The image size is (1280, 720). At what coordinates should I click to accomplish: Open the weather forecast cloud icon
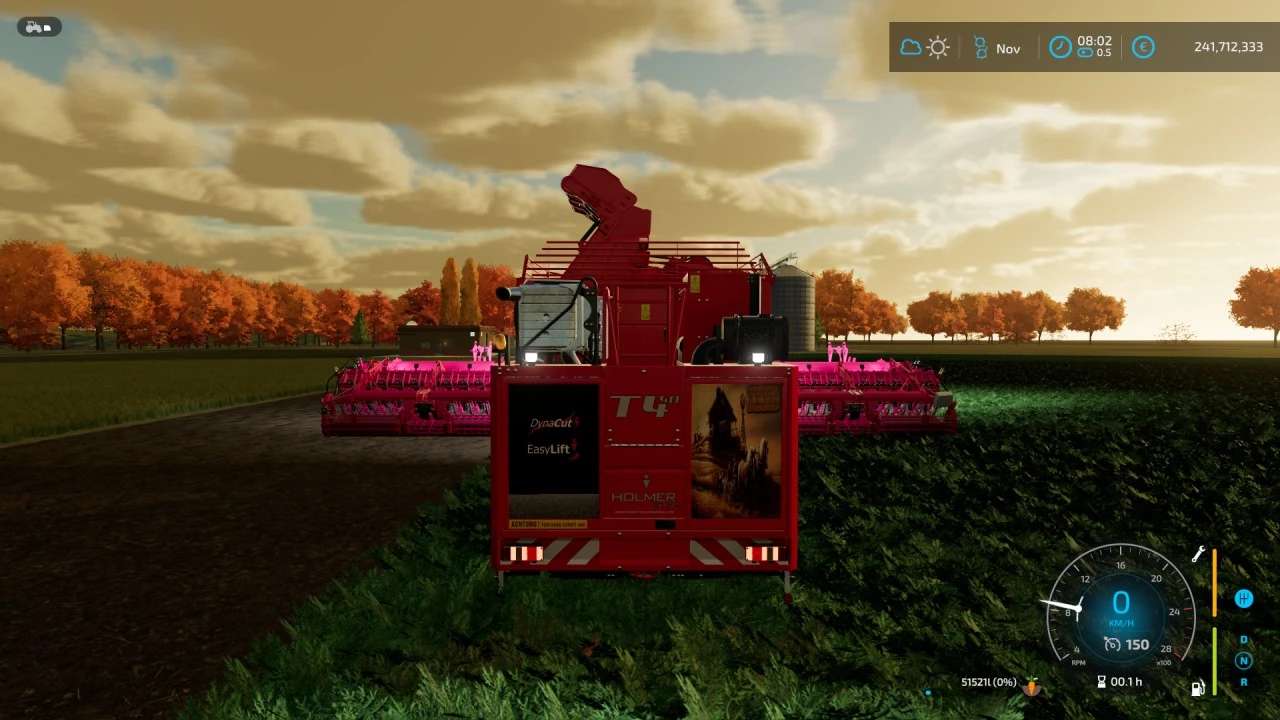click(910, 47)
